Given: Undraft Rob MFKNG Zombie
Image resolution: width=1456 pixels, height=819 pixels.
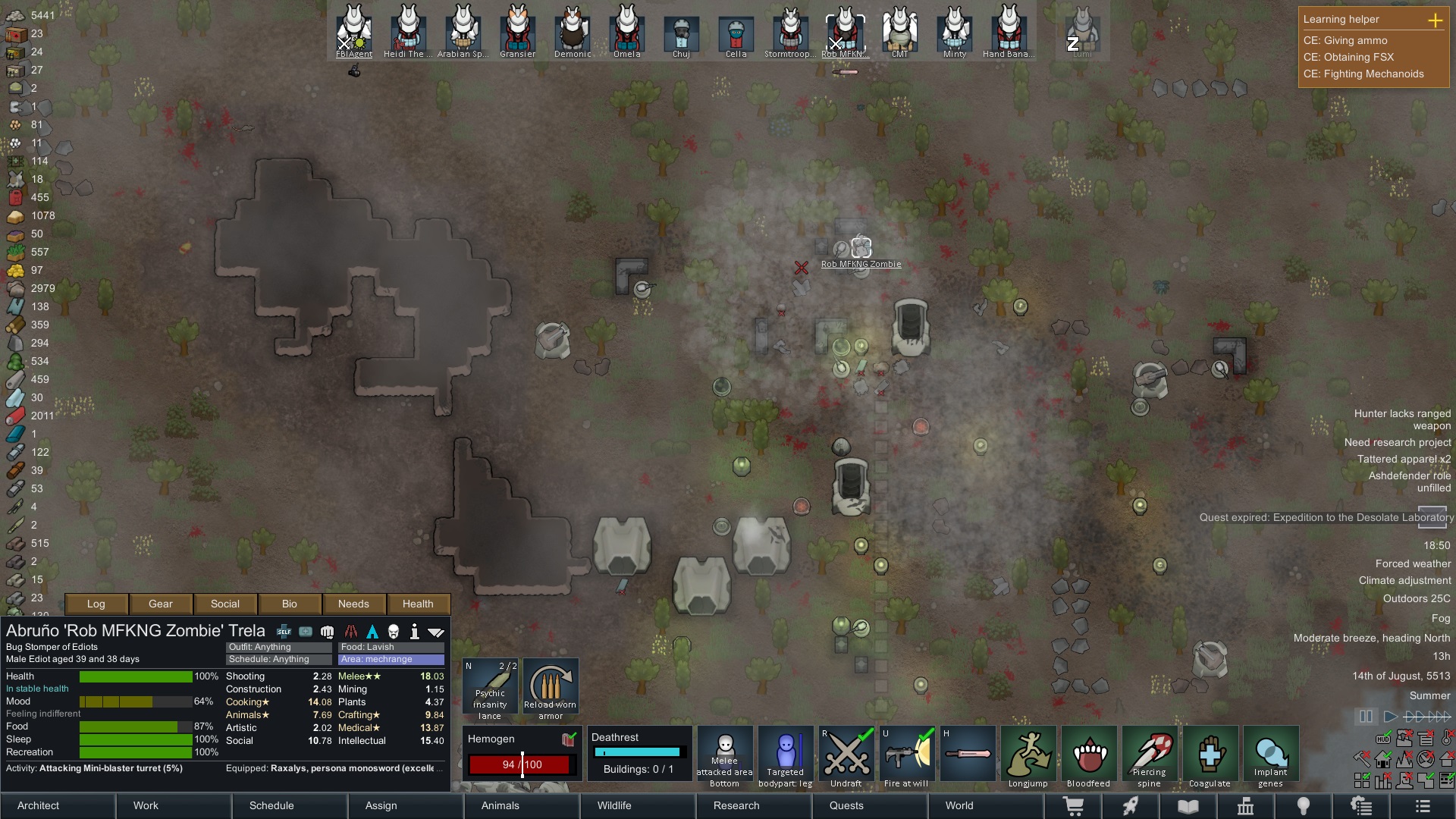Looking at the screenshot, I should [846, 753].
